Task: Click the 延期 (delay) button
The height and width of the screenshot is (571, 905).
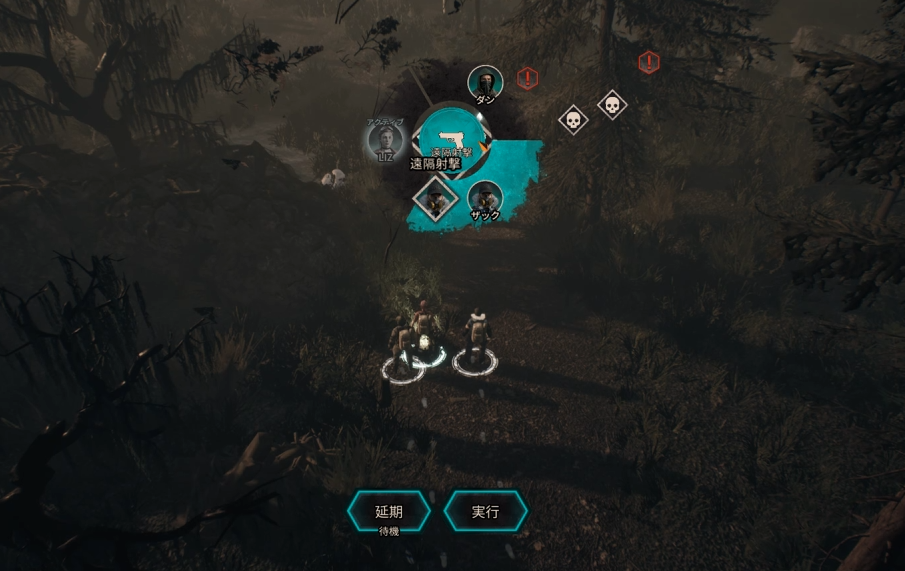Action: click(389, 511)
